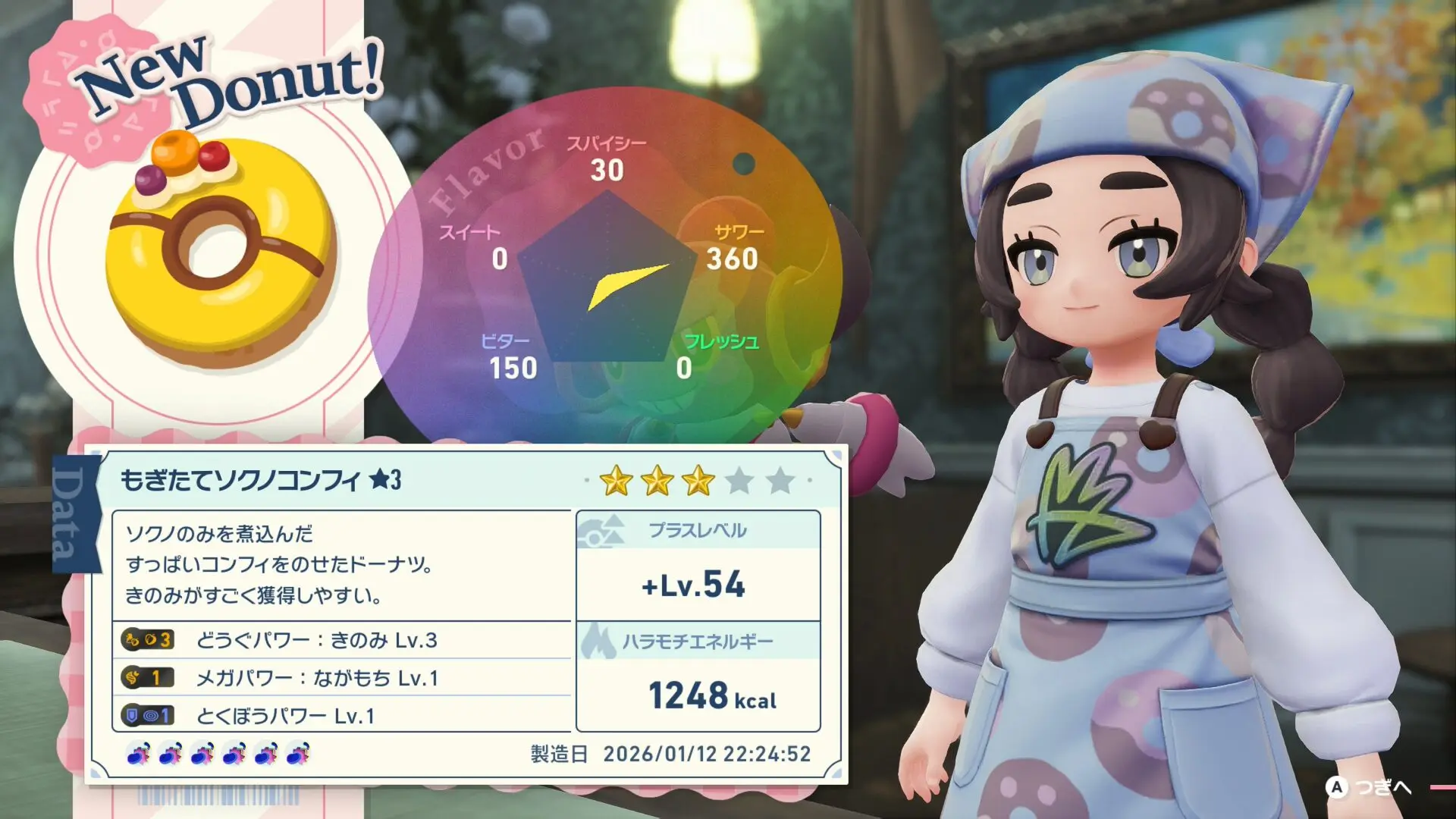Select the どうぐパワー：きのみ Lv.3 row
This screenshot has height=819, width=1456.
(341, 640)
